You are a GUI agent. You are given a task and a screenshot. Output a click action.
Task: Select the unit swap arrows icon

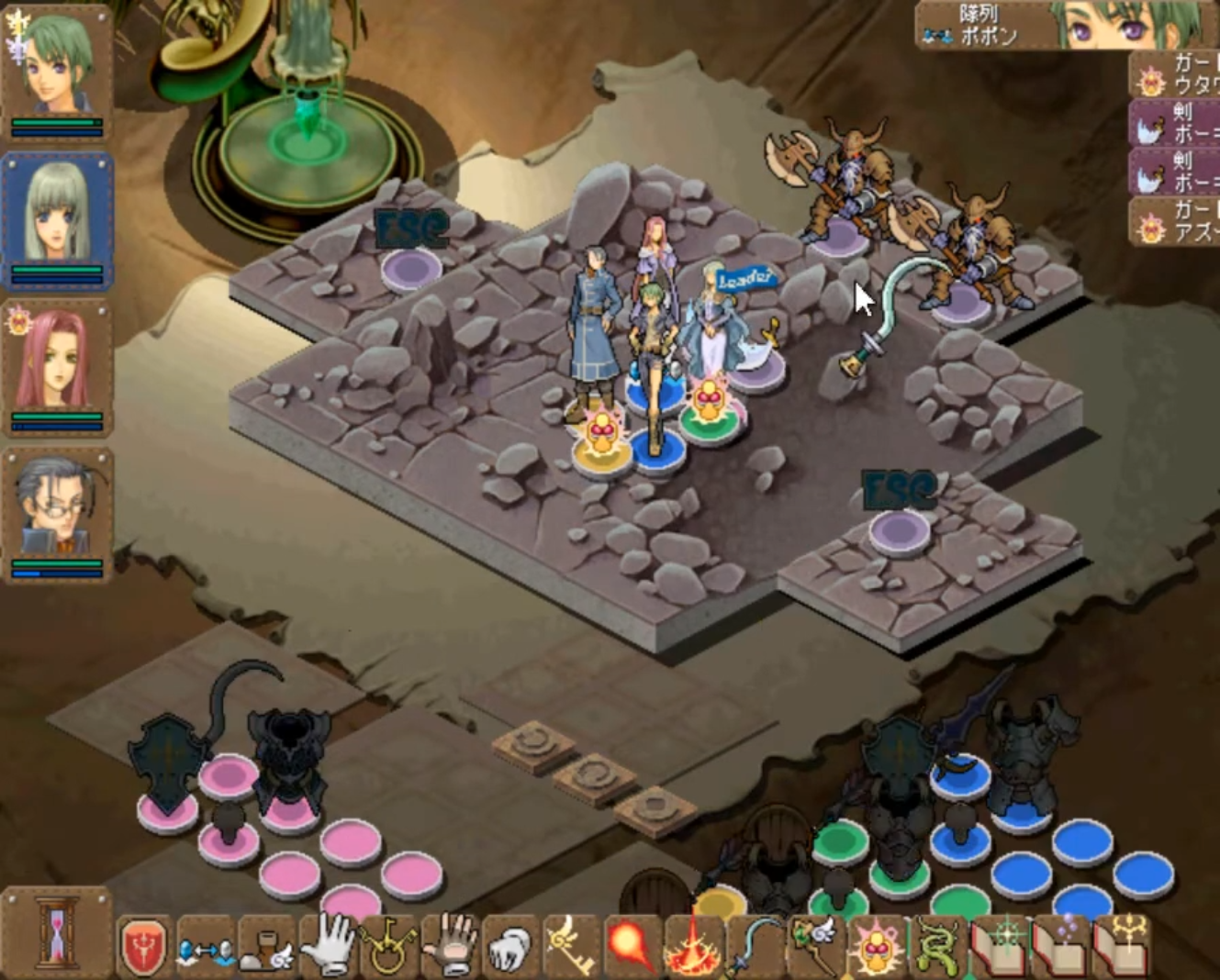(x=204, y=945)
